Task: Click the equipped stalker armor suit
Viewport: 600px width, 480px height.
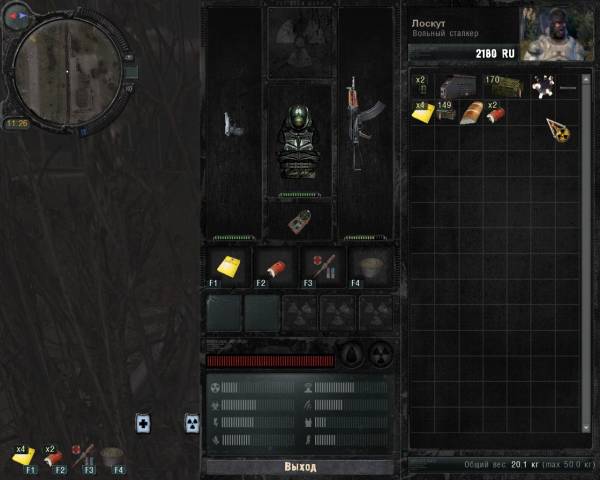Action: pos(299,142)
